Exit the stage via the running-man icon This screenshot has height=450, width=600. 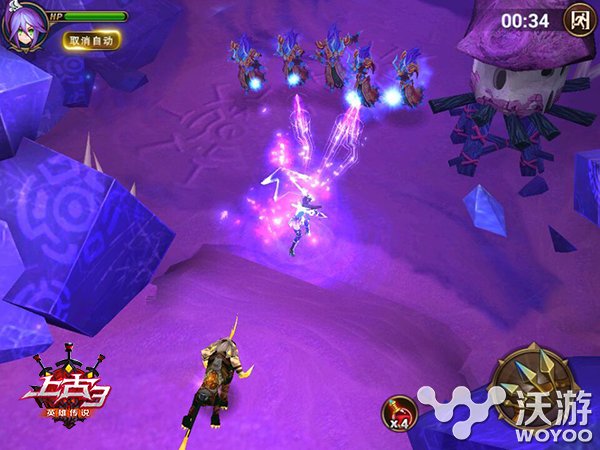click(x=578, y=19)
